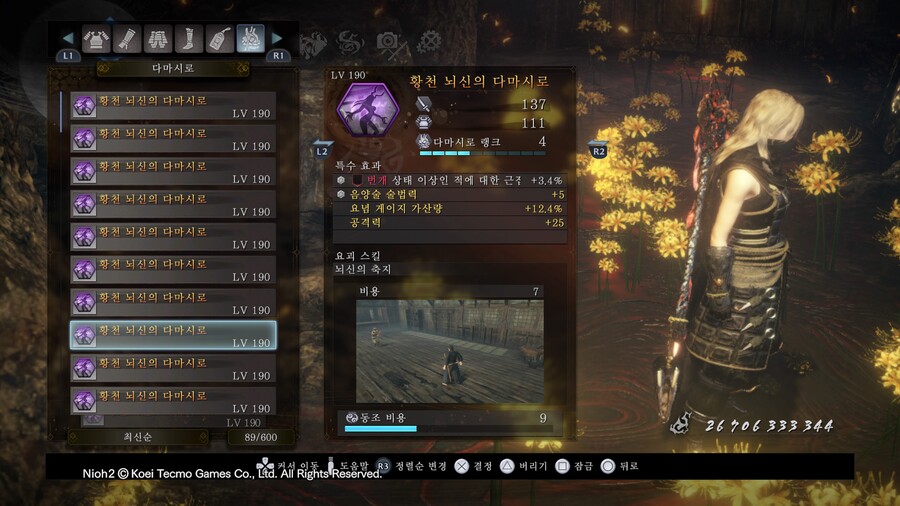The image size is (900, 506).
Task: Select the highlighted 황천 뇌신의 다마시로 row
Action: [x=173, y=335]
